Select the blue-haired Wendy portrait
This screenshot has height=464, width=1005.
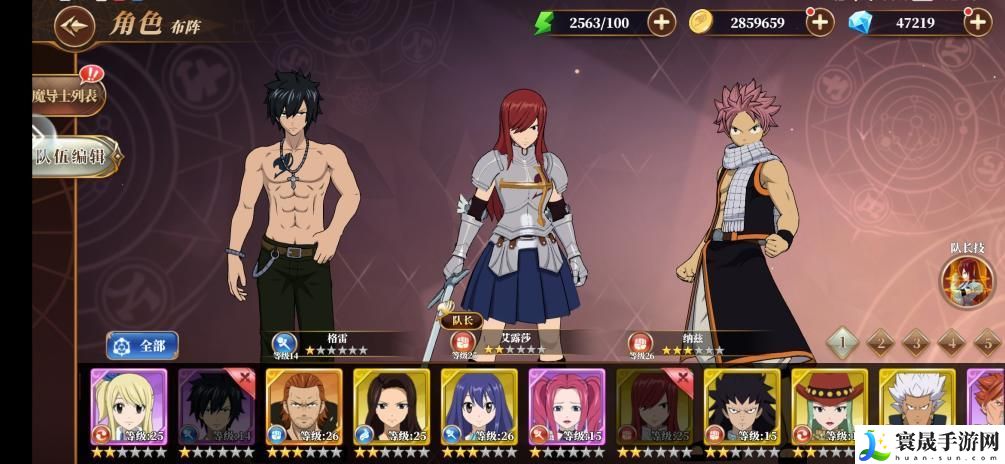479,406
